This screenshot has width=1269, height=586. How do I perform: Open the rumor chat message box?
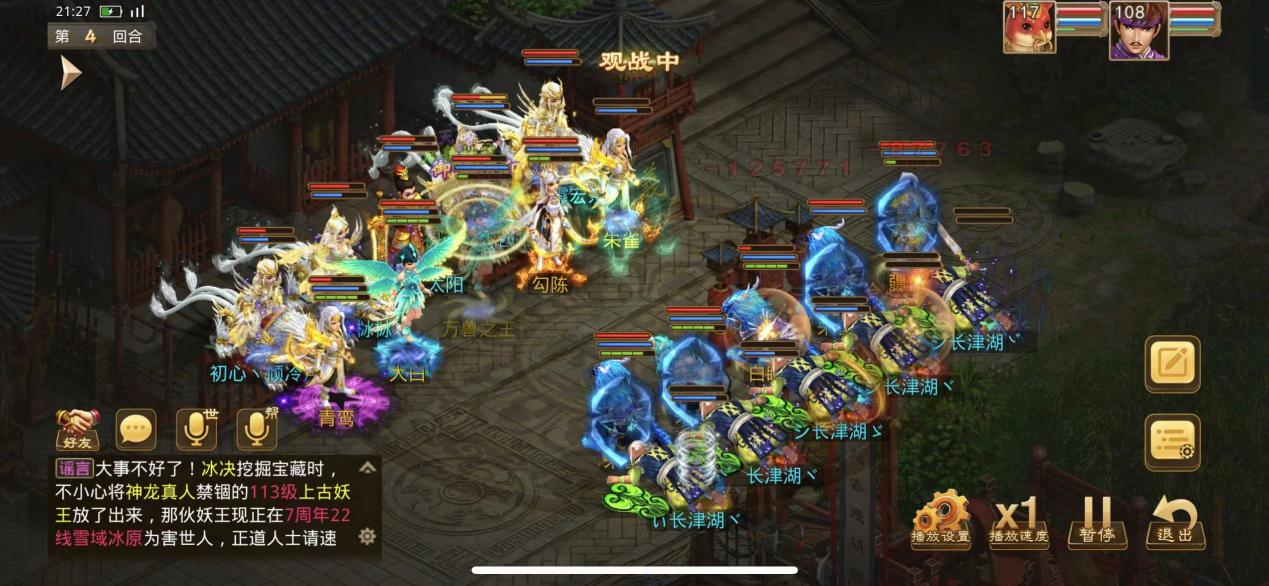click(x=200, y=504)
